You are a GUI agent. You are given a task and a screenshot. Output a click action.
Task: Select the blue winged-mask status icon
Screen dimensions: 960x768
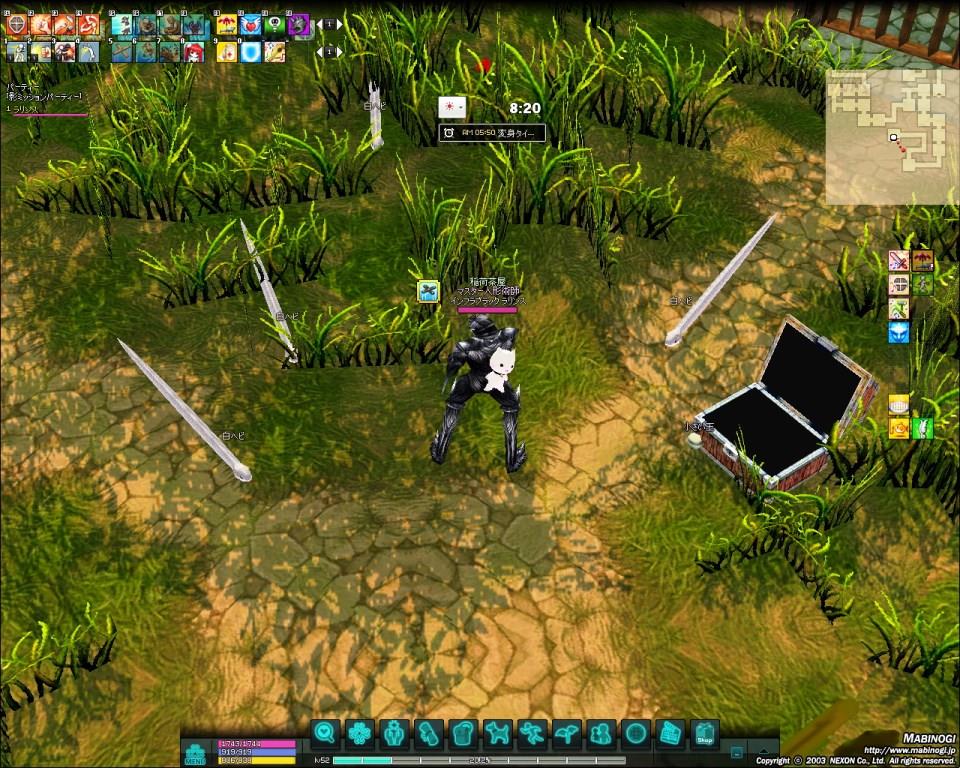pyautogui.click(x=898, y=332)
